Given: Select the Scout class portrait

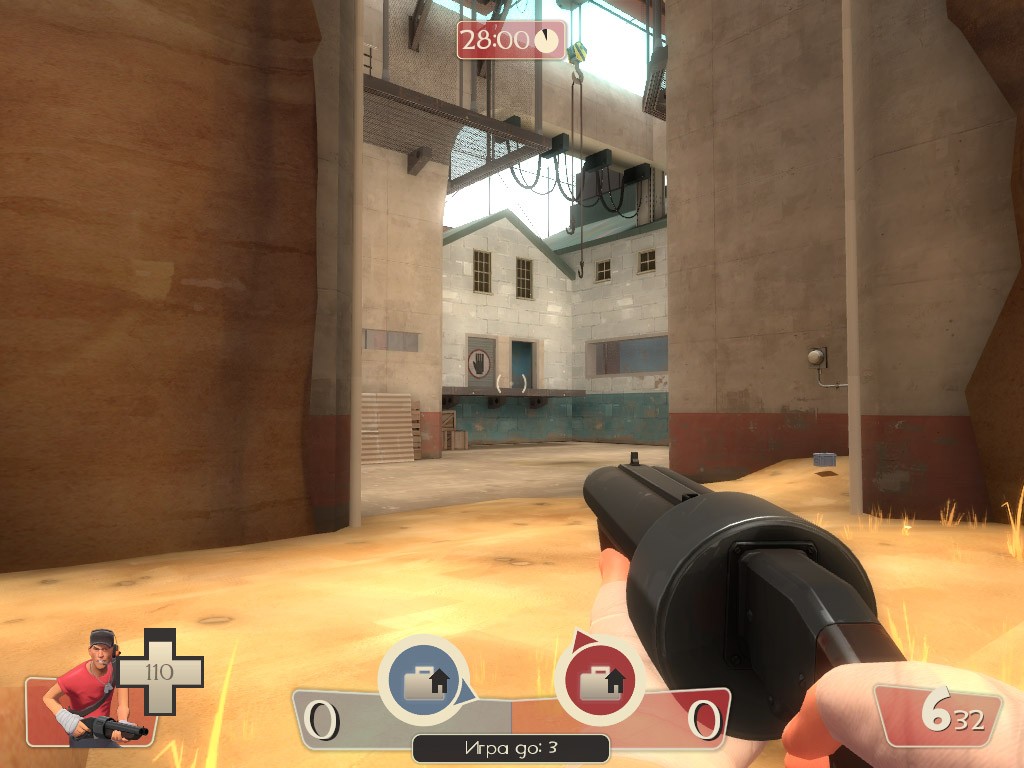Looking at the screenshot, I should [92, 690].
